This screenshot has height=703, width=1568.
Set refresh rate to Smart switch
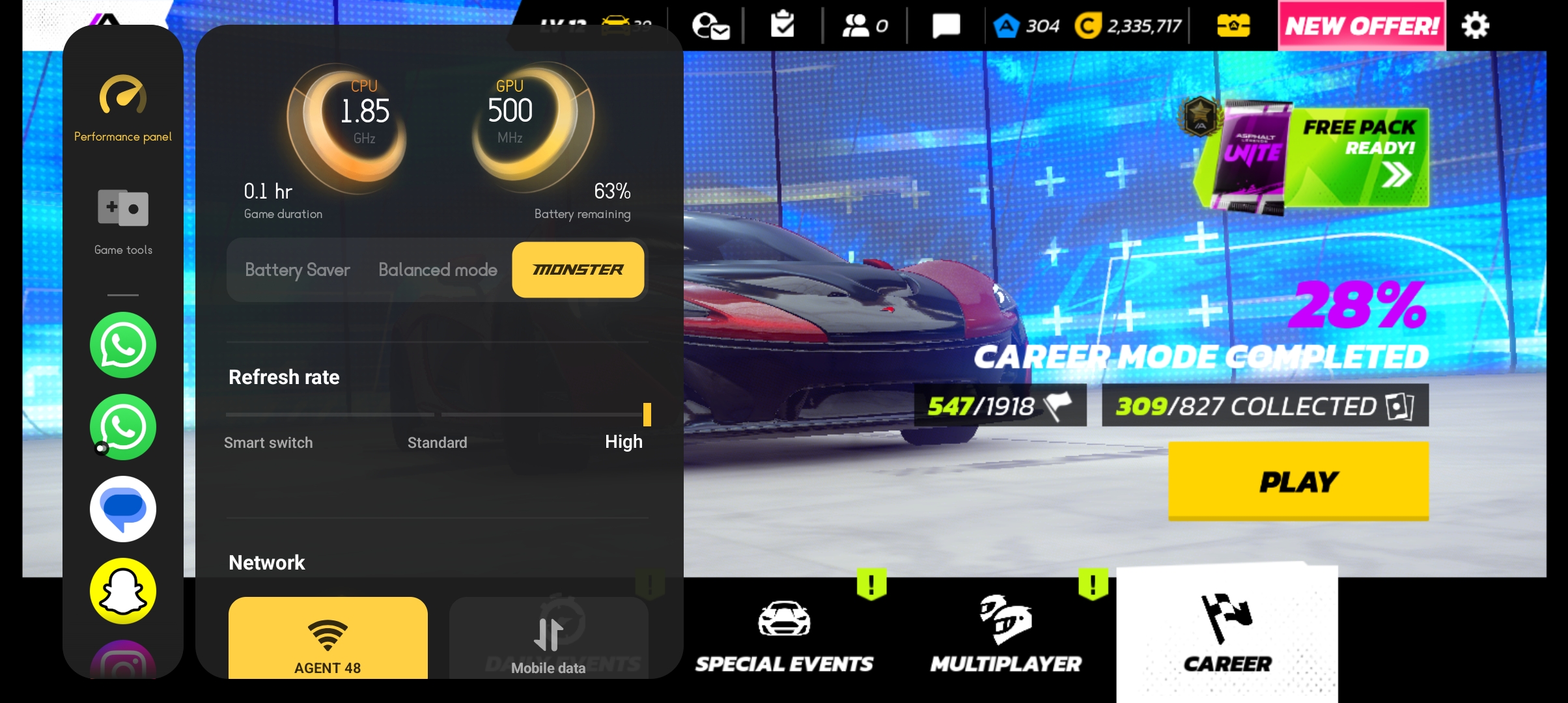pos(268,443)
